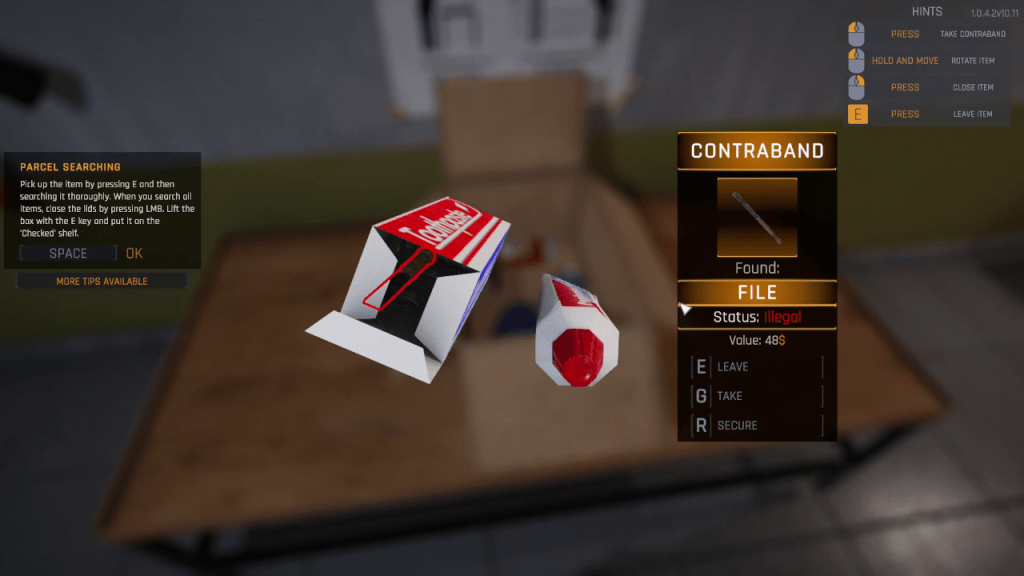Click the contraband file thumbnail image
Screen dimensions: 1024x576
(757, 217)
